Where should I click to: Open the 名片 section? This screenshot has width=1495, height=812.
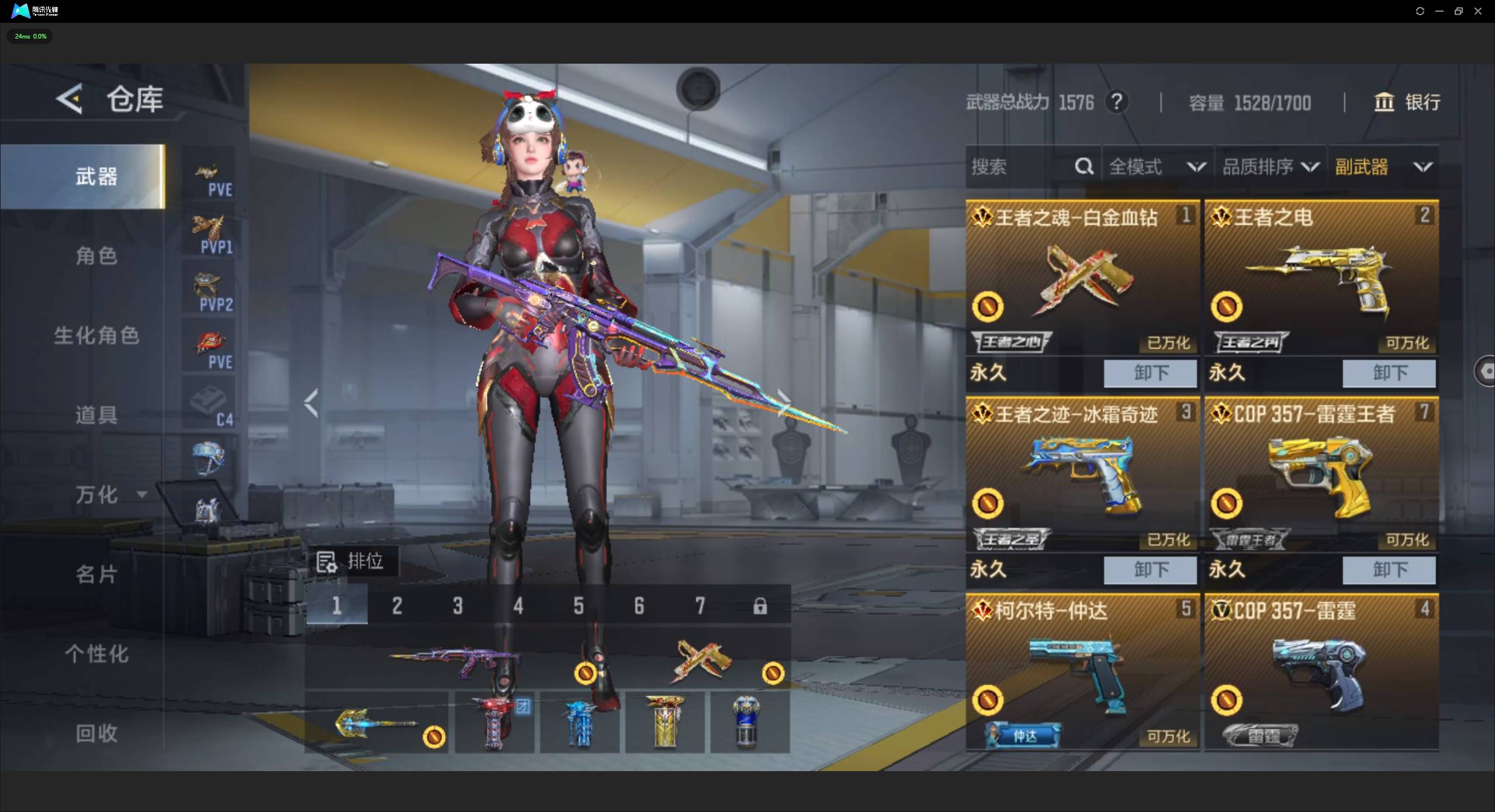(x=96, y=574)
